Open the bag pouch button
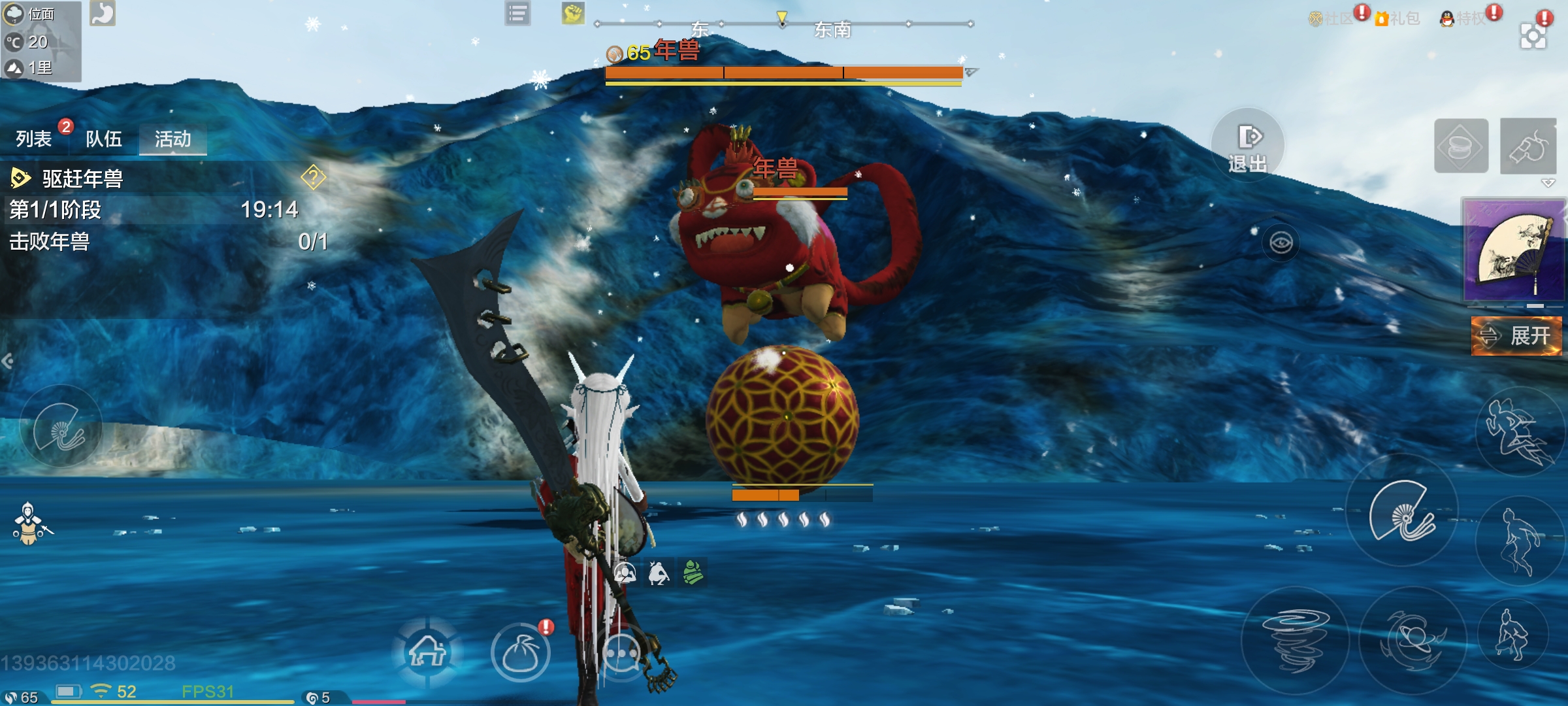Screen dimensions: 1568x706 tap(520, 652)
